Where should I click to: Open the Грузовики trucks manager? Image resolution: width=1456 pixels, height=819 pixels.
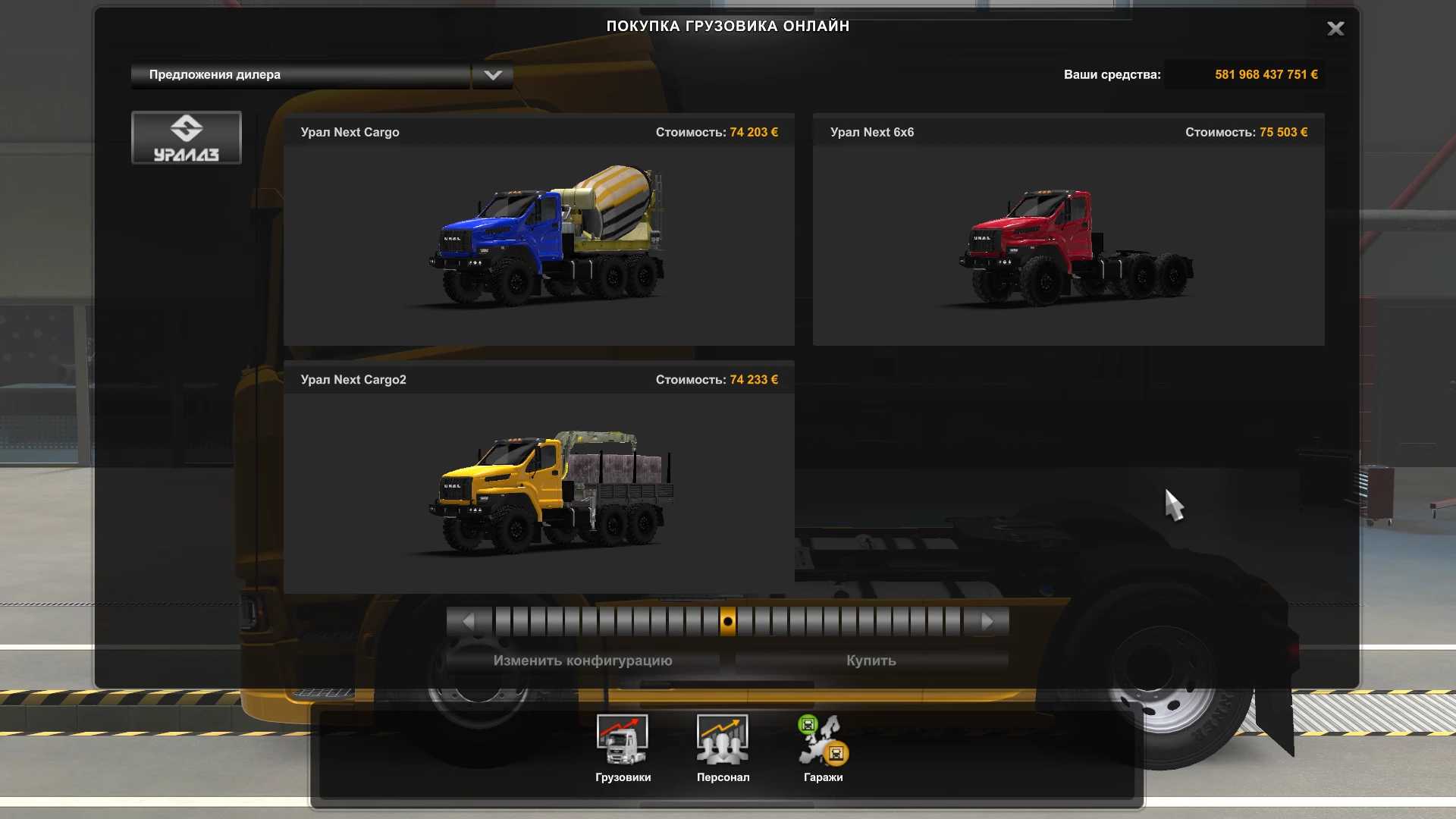pos(623,748)
